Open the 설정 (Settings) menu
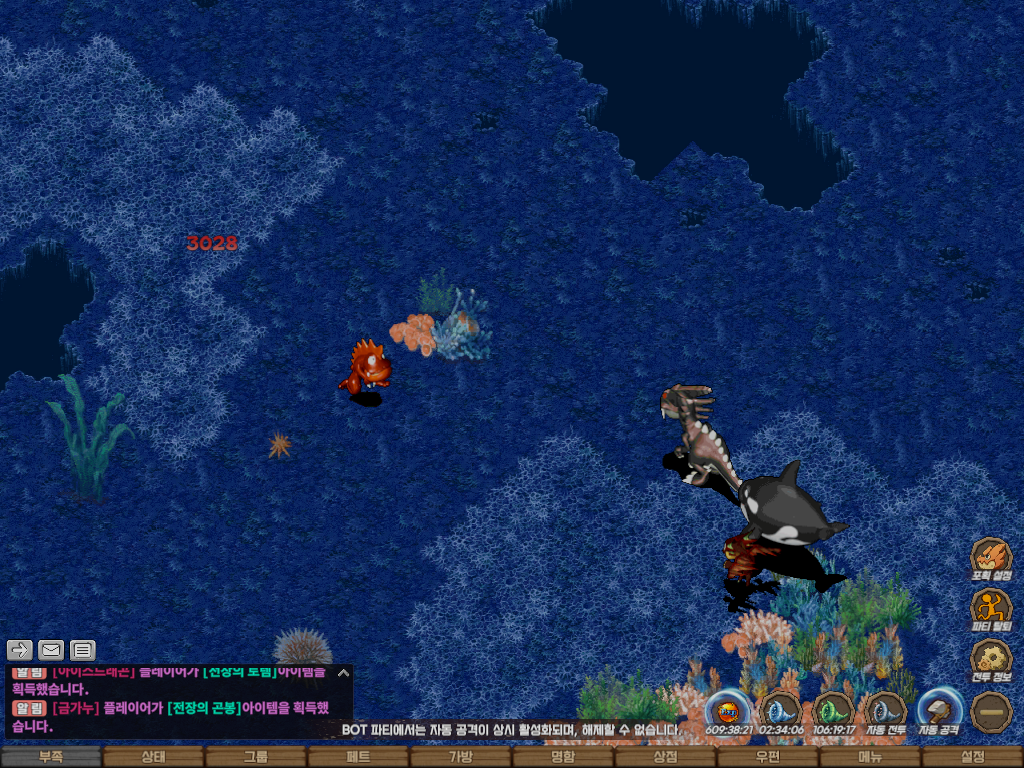 click(x=972, y=757)
